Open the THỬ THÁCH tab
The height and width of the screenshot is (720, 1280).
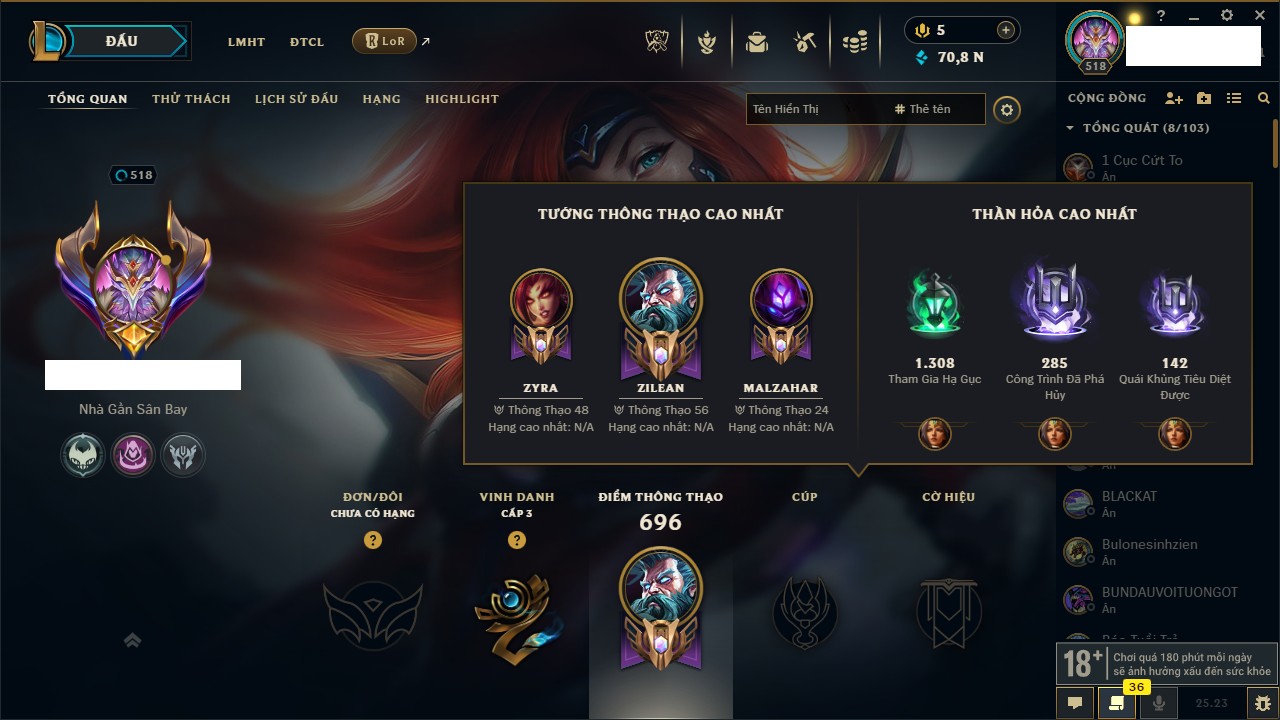[191, 99]
